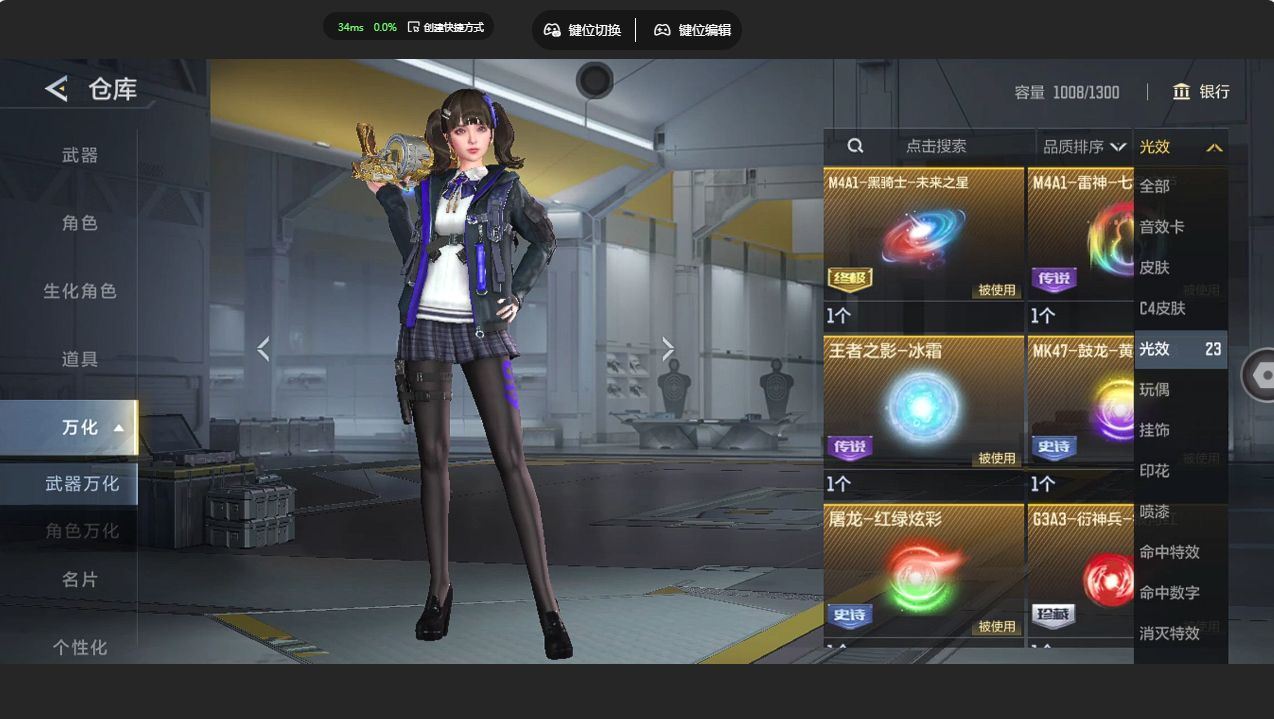Open 键位编辑 in the emulator toolbar
The image size is (1274, 719).
pos(692,30)
